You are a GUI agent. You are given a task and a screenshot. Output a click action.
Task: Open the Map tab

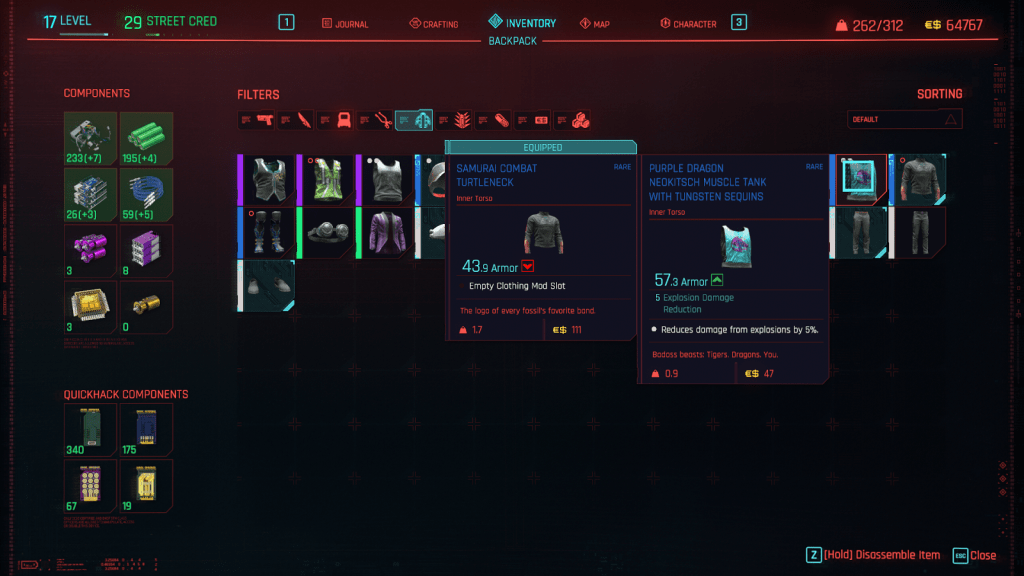pos(594,23)
